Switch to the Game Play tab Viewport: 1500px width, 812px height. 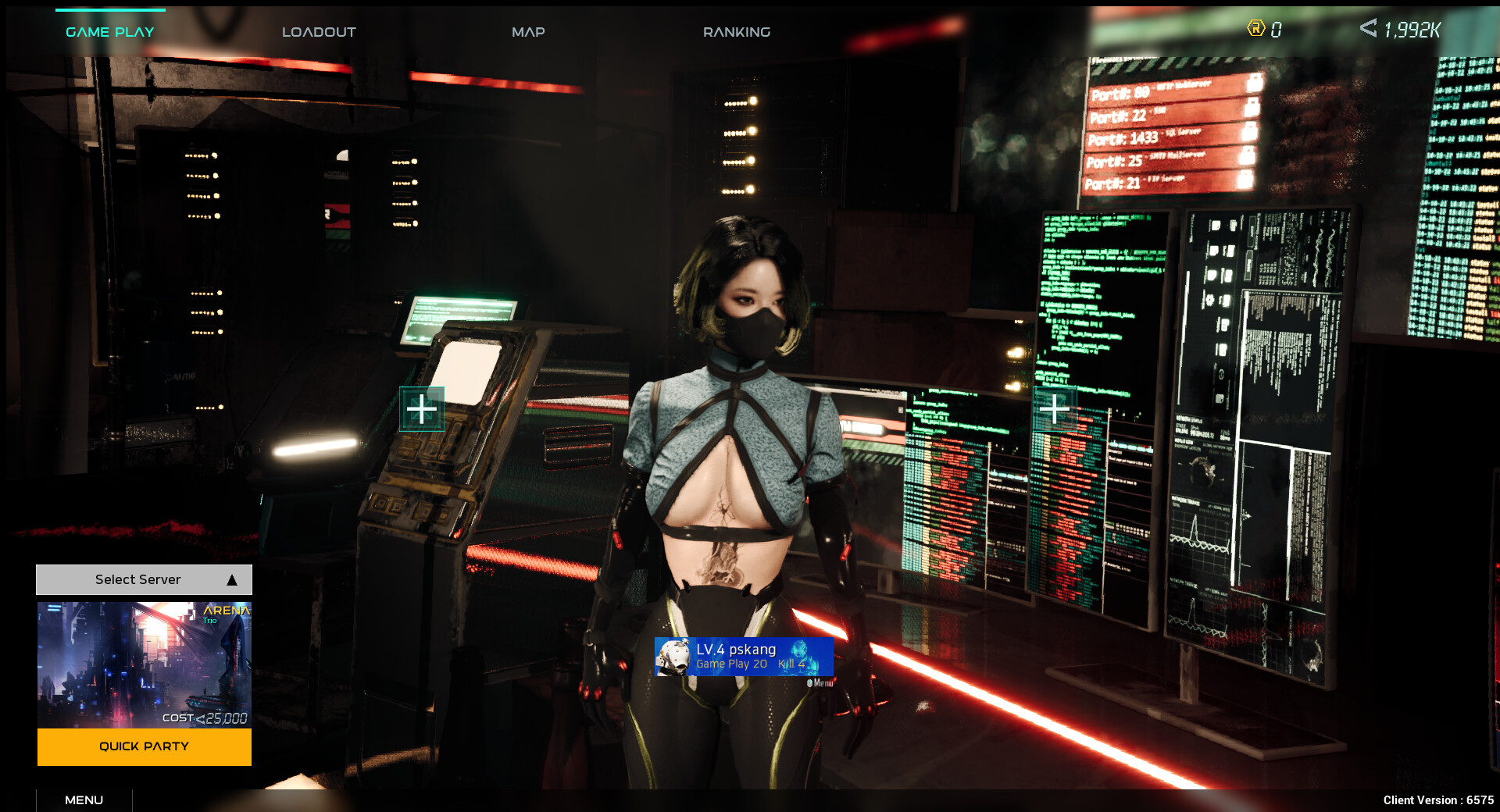pos(110,32)
